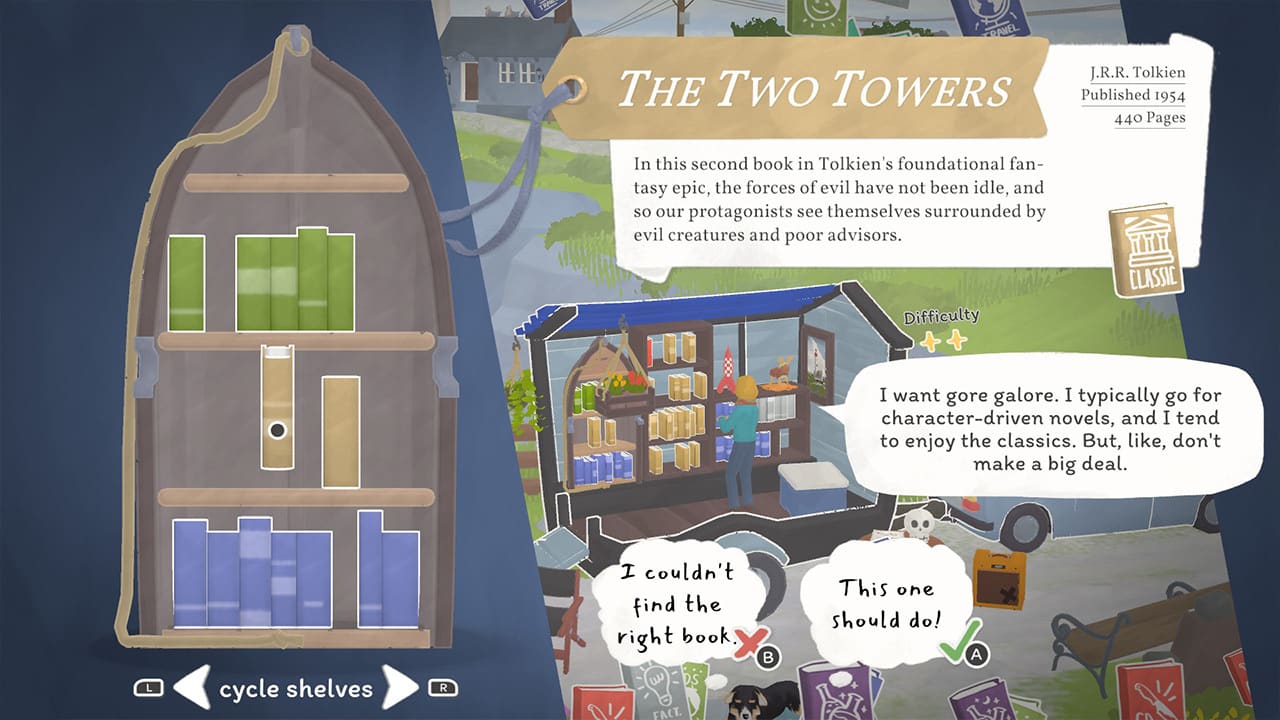The height and width of the screenshot is (720, 1280).
Task: Click the 'J.R.R. Tolkien' author text
Action: point(1137,72)
